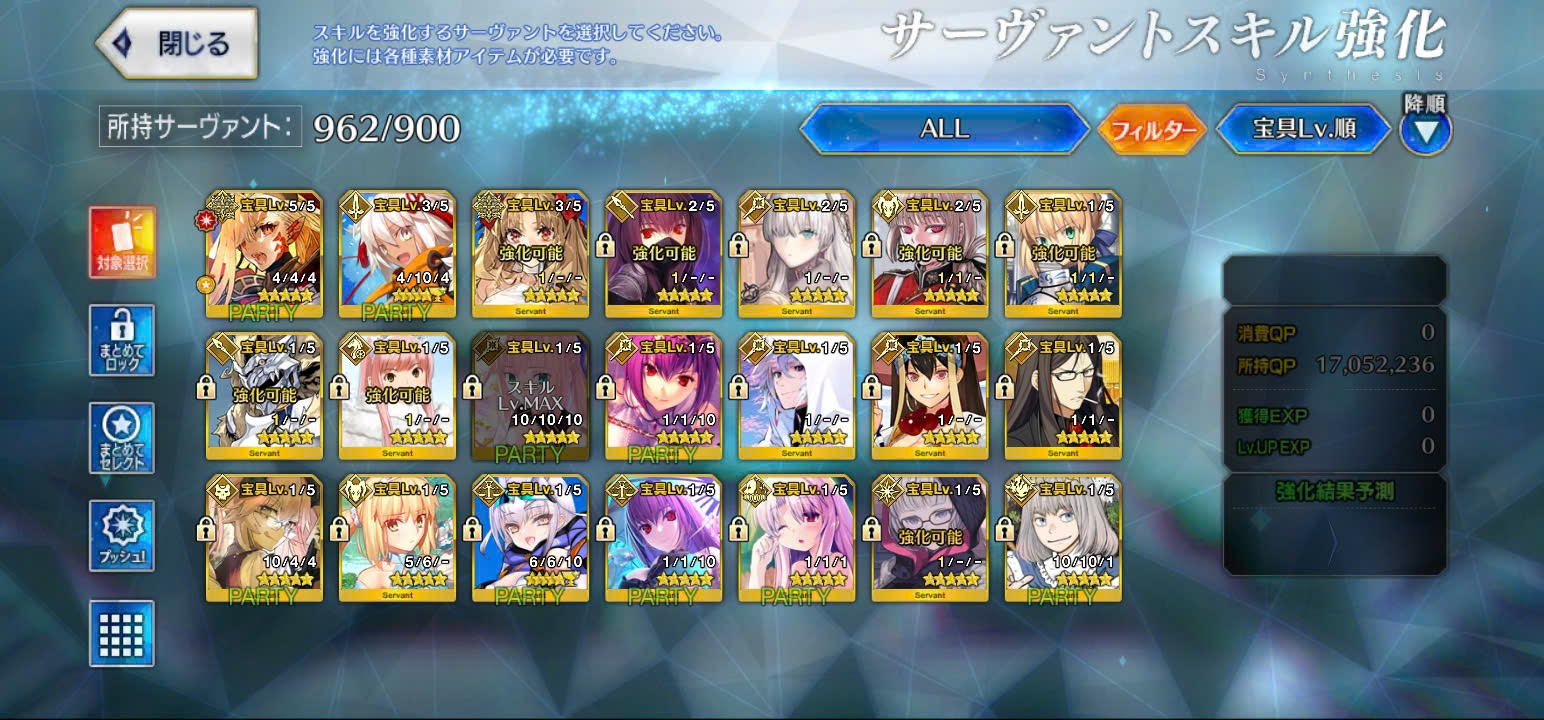Select the servant with skills 4/4/4
Viewport: 1544px width, 720px height.
coord(264,254)
